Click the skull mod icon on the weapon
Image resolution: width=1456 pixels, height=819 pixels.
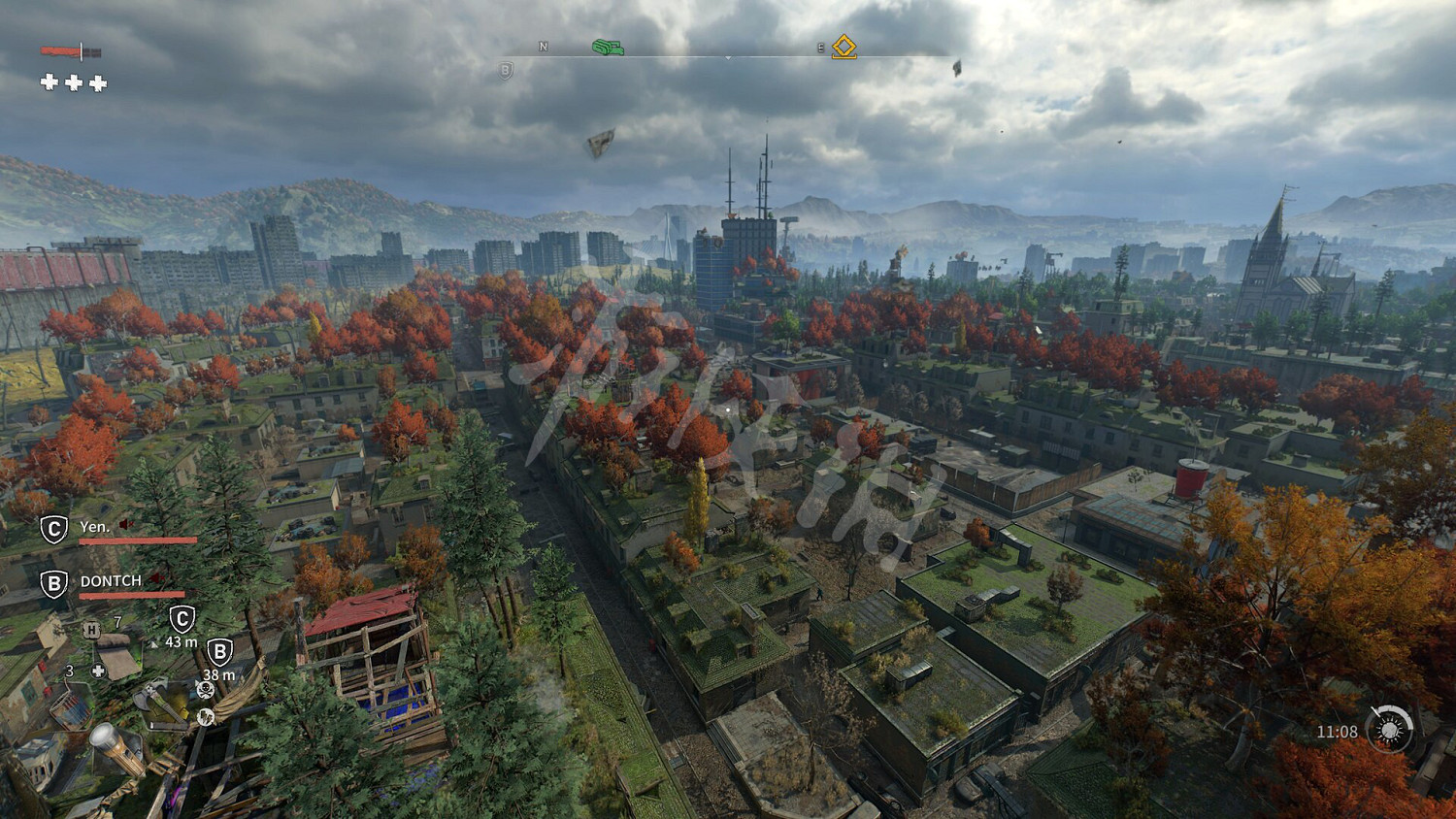tap(205, 689)
